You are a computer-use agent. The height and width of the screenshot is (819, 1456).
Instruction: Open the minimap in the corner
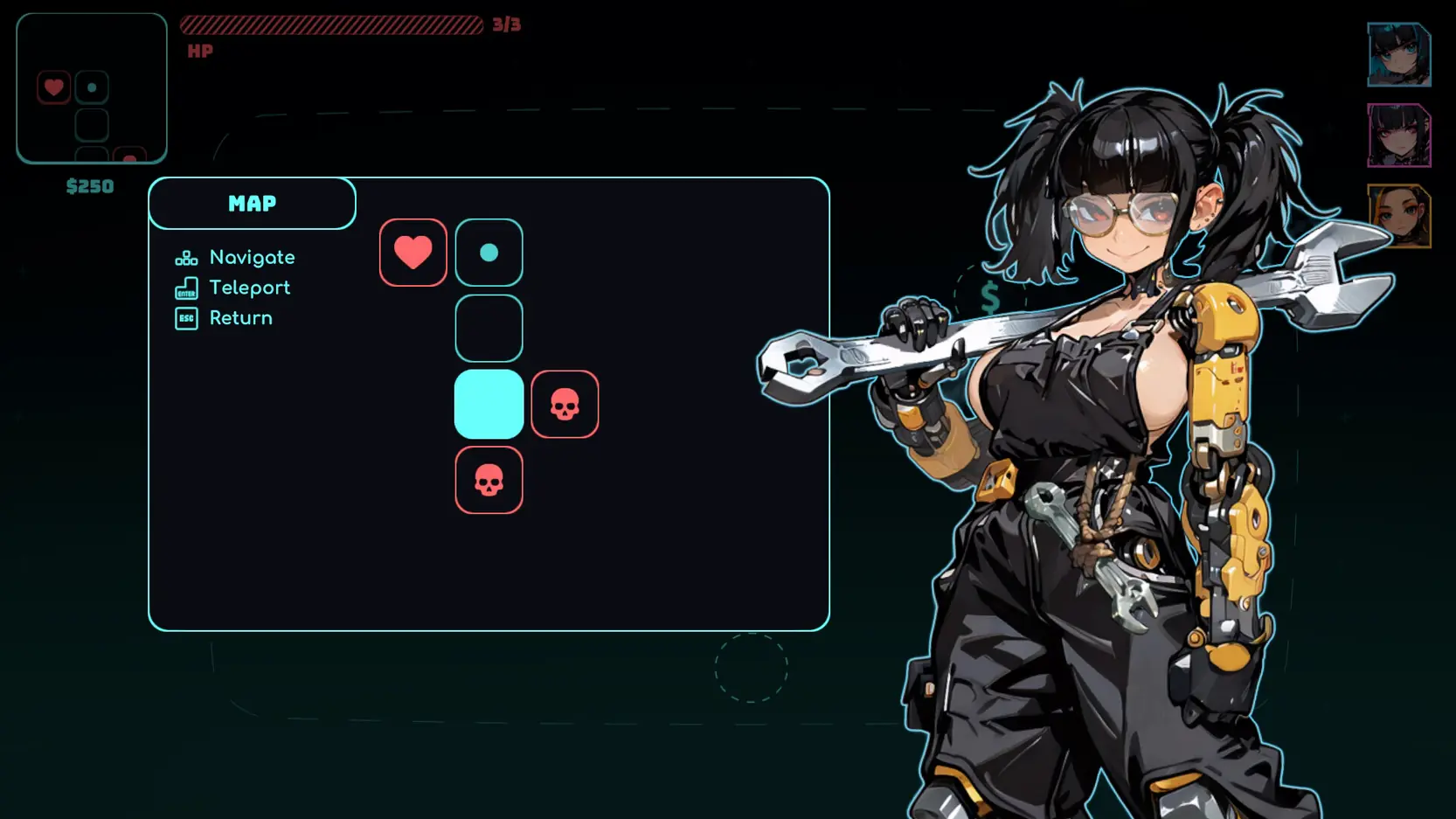coord(92,88)
